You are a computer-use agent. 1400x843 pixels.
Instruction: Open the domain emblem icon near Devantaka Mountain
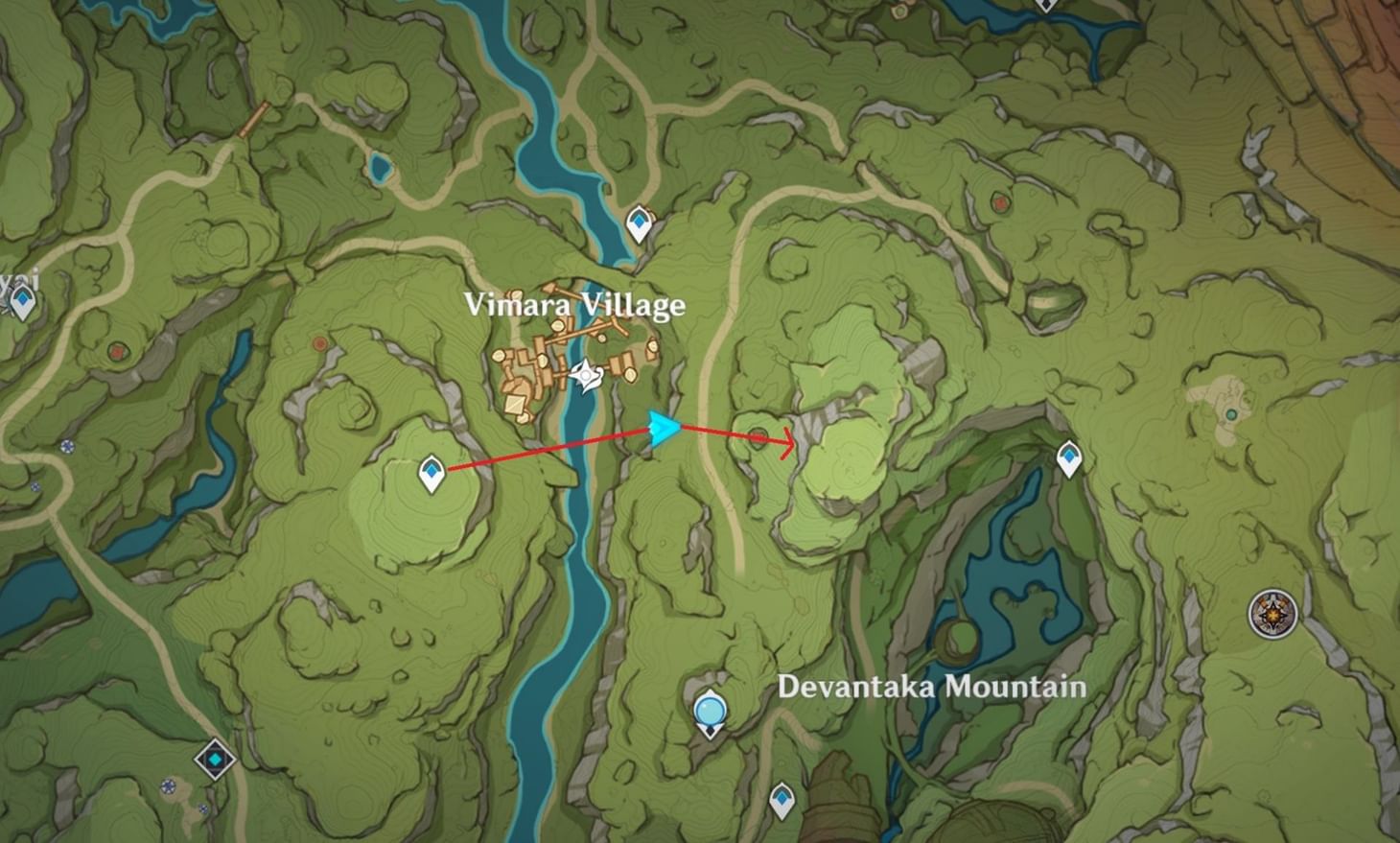1272,612
